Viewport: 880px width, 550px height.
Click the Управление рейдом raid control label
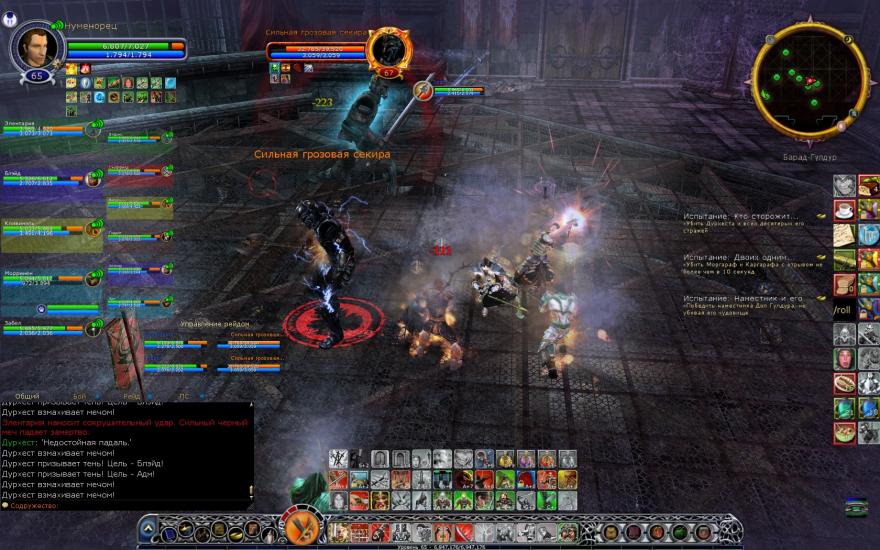213,325
